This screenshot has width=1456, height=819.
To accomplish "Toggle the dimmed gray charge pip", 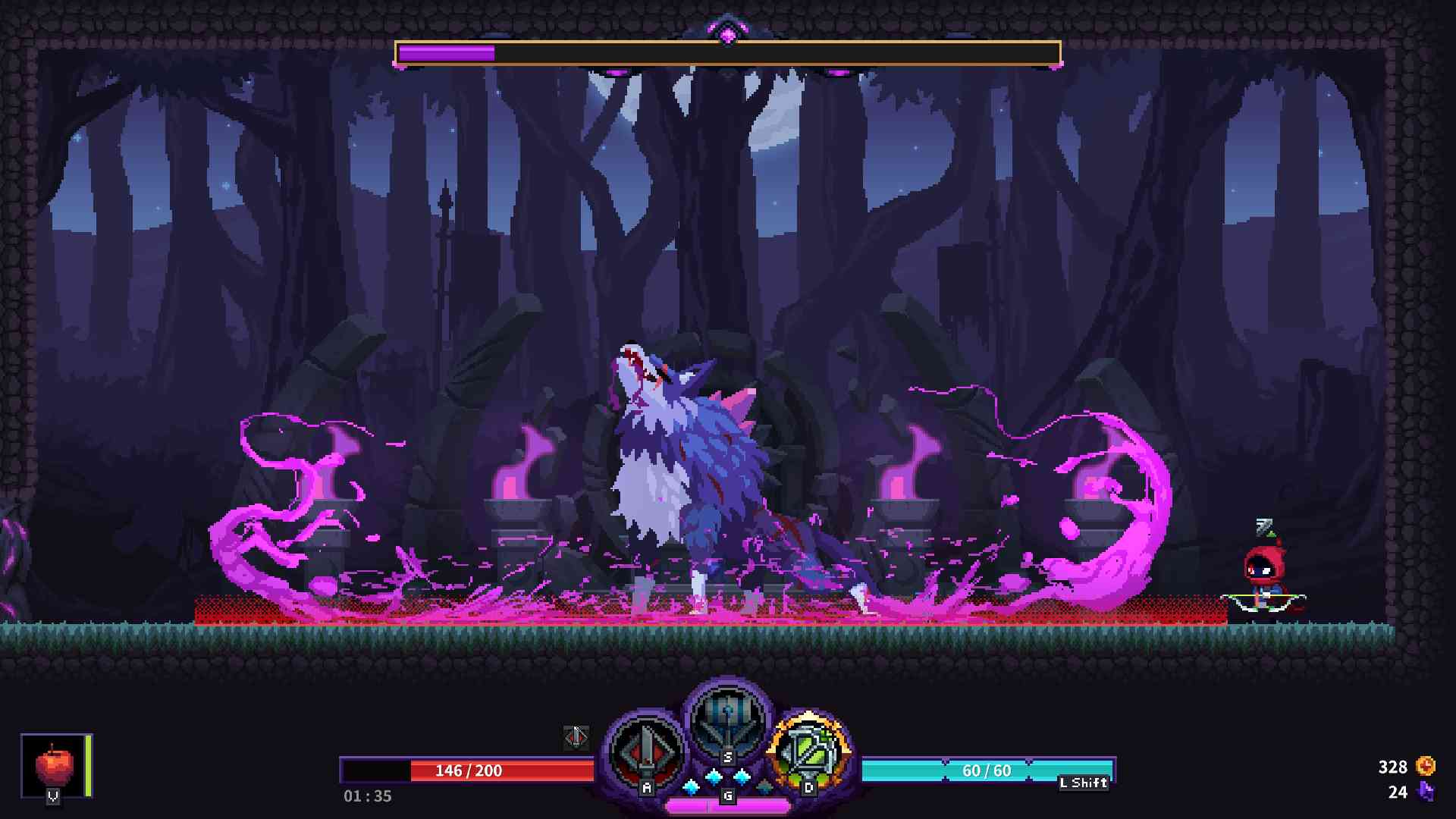I will pyautogui.click(x=764, y=785).
